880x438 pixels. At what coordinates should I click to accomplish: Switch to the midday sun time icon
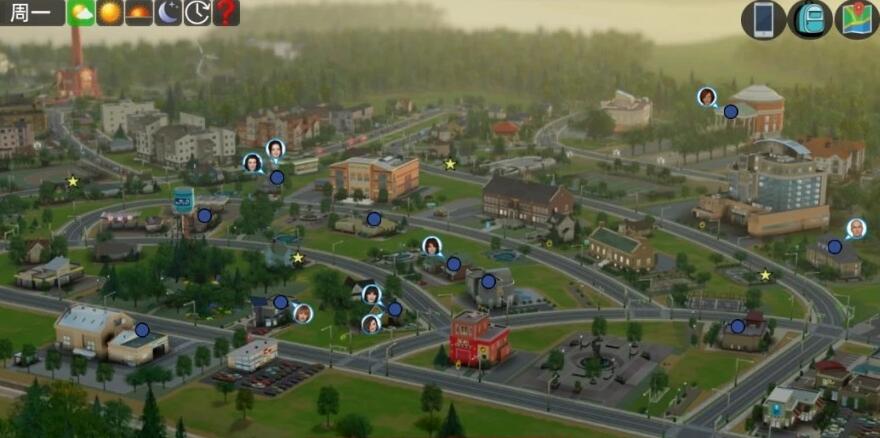tap(109, 13)
